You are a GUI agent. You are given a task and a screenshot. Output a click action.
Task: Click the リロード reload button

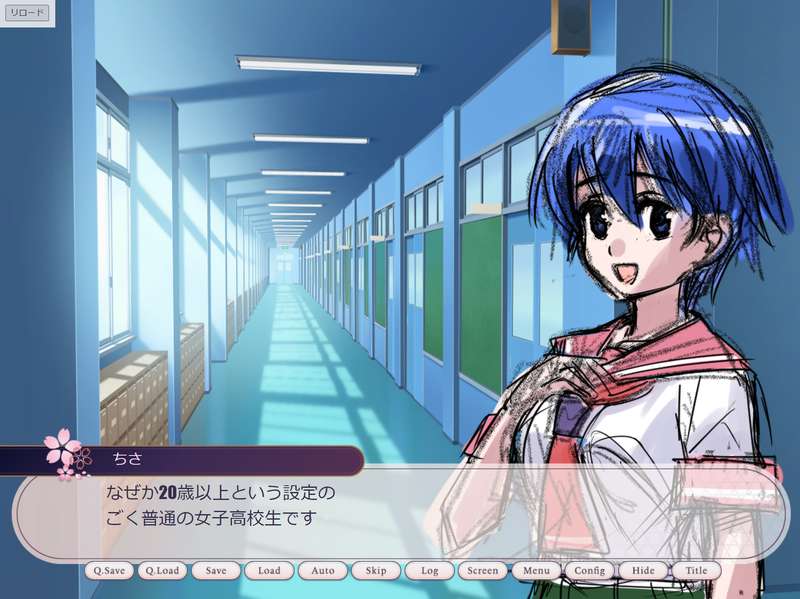tap(27, 13)
